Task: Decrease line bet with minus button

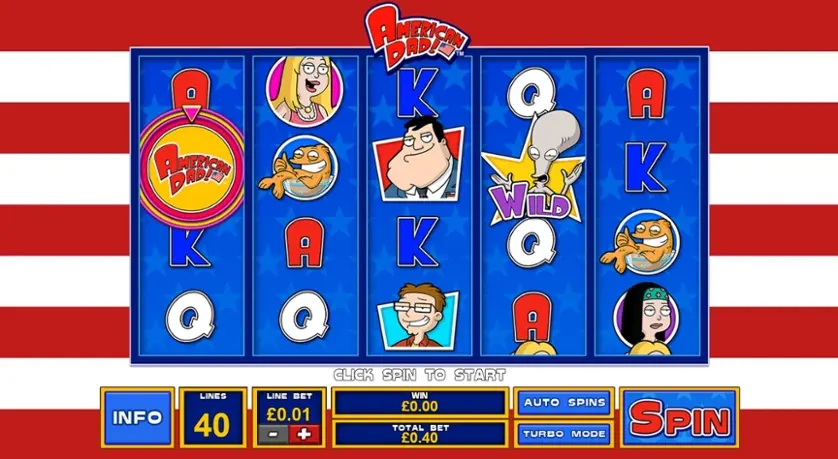Action: [270, 432]
